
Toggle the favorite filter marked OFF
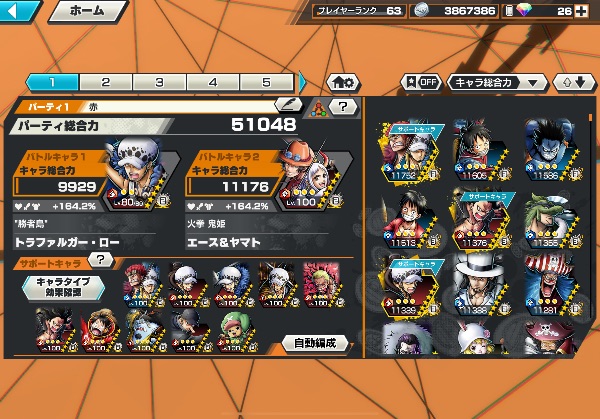click(x=421, y=82)
